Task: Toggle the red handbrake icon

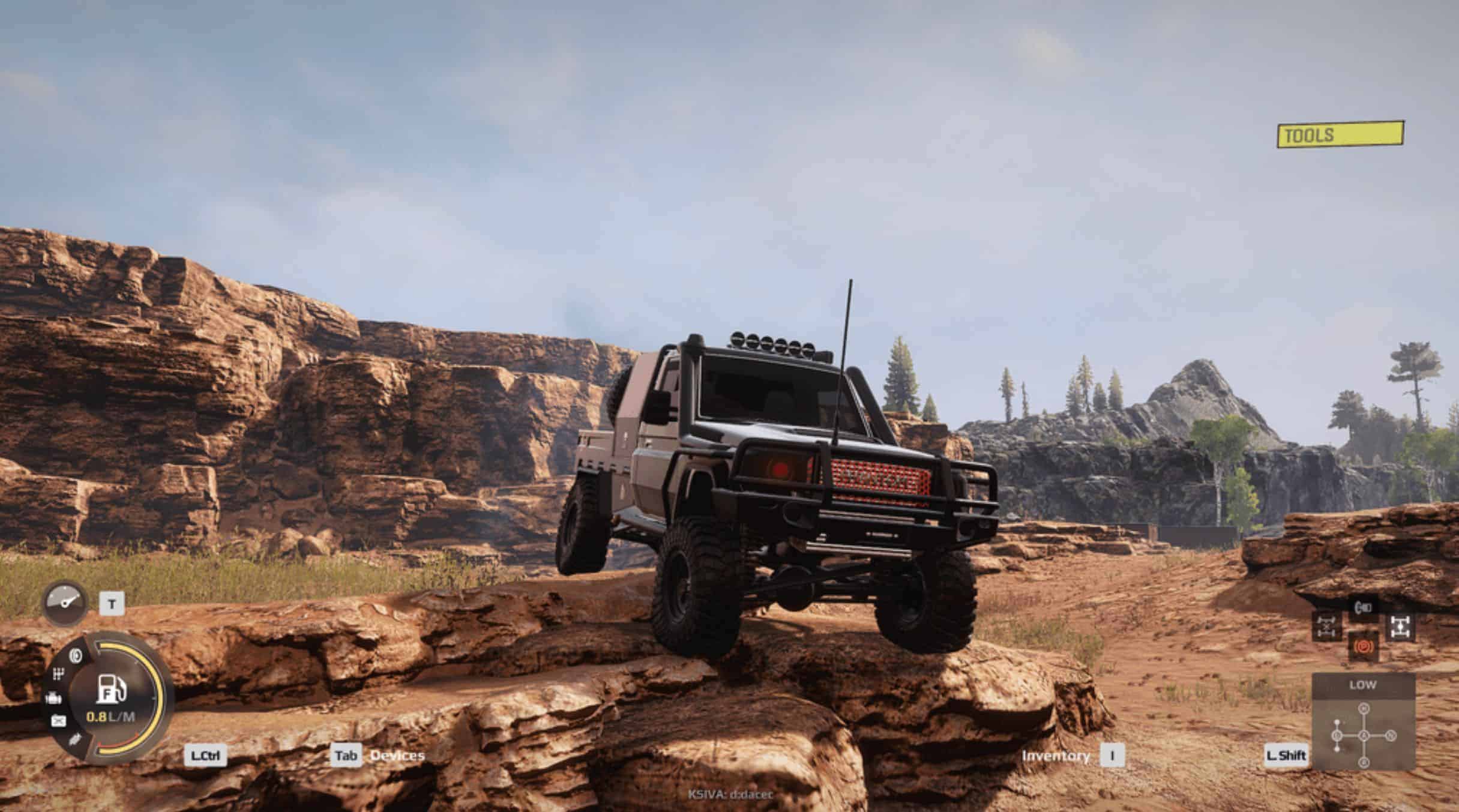Action: coord(1363,647)
